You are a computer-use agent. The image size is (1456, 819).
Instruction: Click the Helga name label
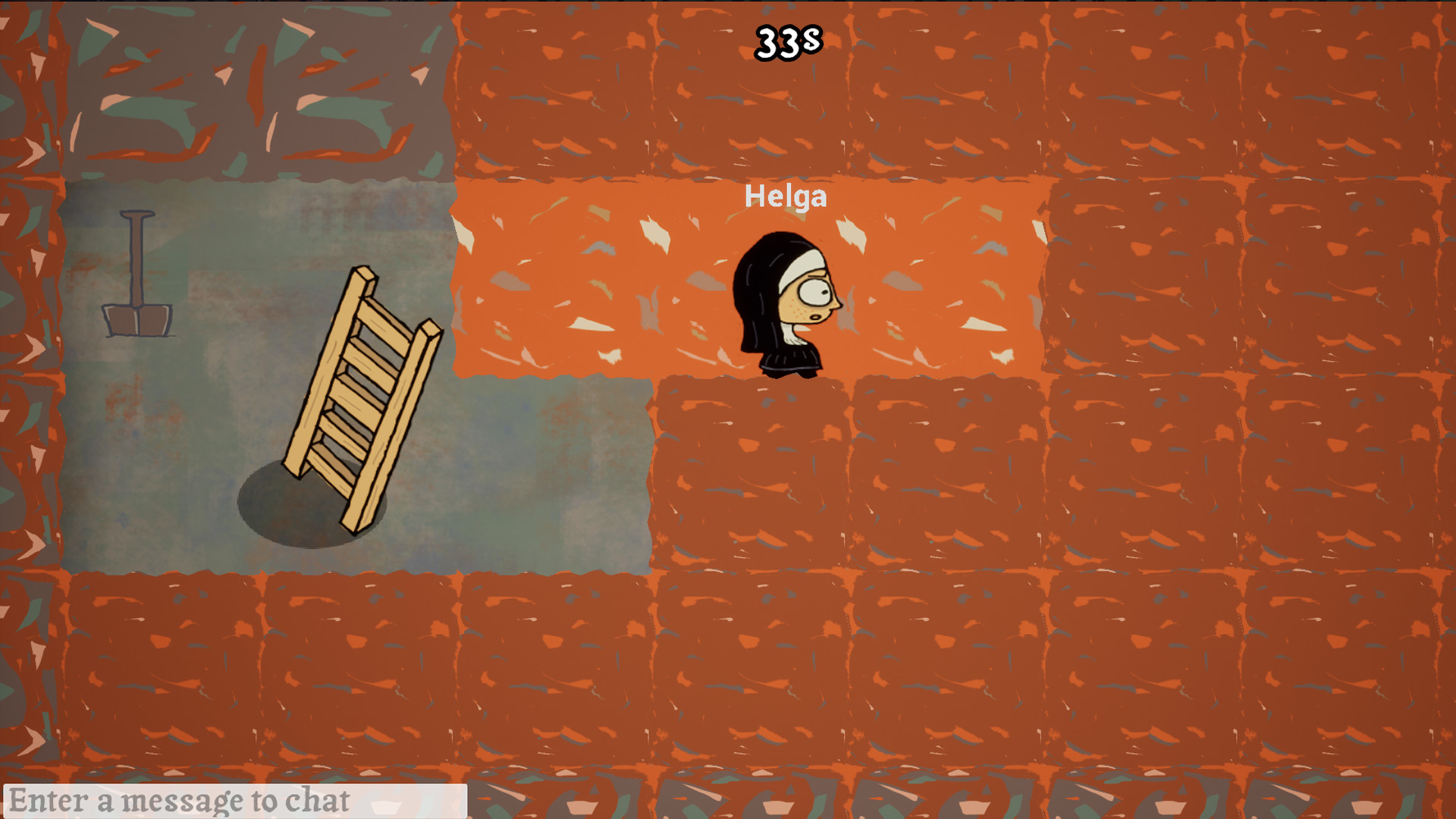pos(786,197)
